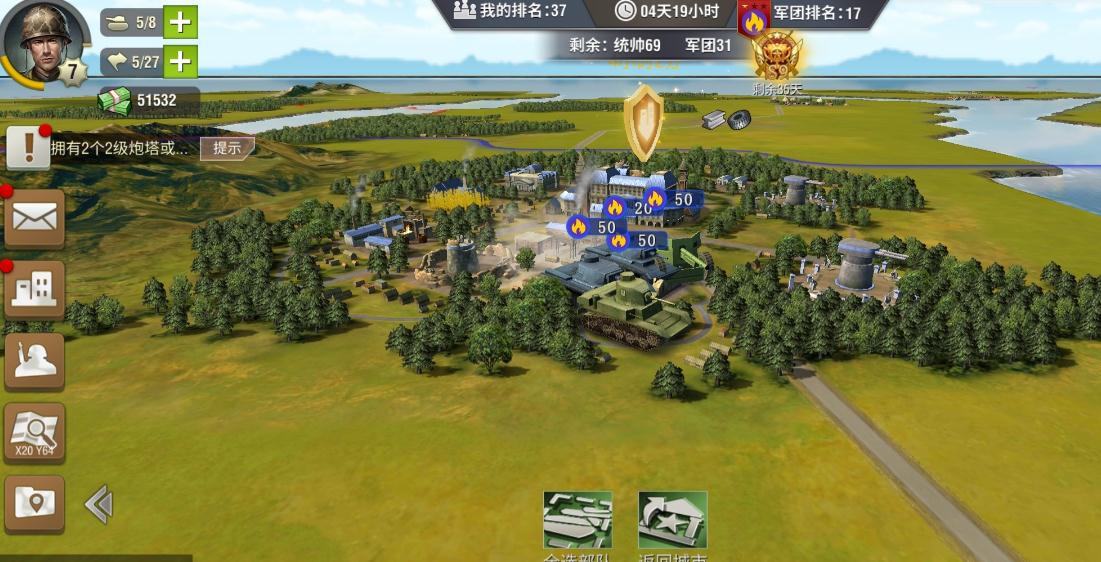The image size is (1101, 562).
Task: Return to city with 返回城市
Action: point(672,522)
